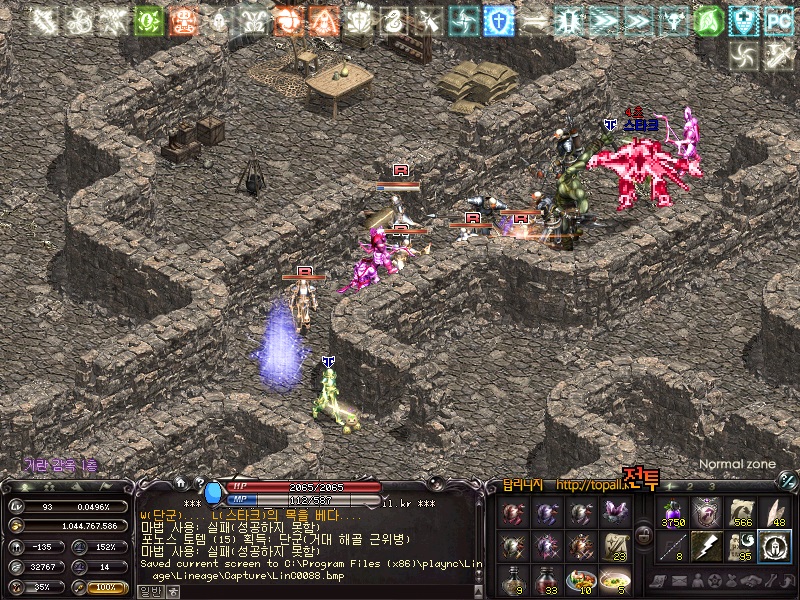
Task: Select the purple amulet quickslot
Action: coord(707,513)
